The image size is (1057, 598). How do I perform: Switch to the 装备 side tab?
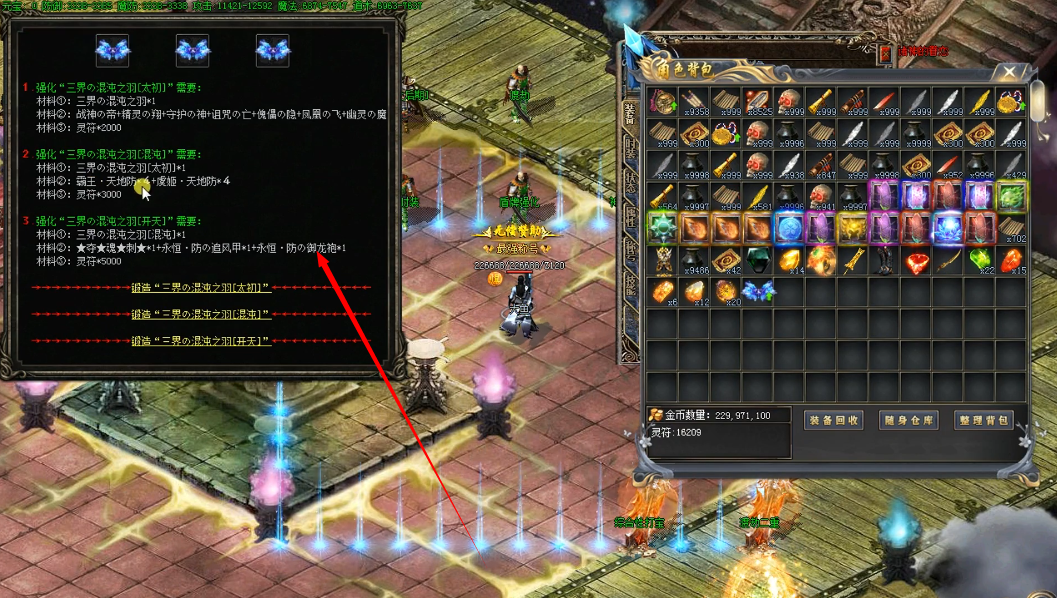[629, 117]
